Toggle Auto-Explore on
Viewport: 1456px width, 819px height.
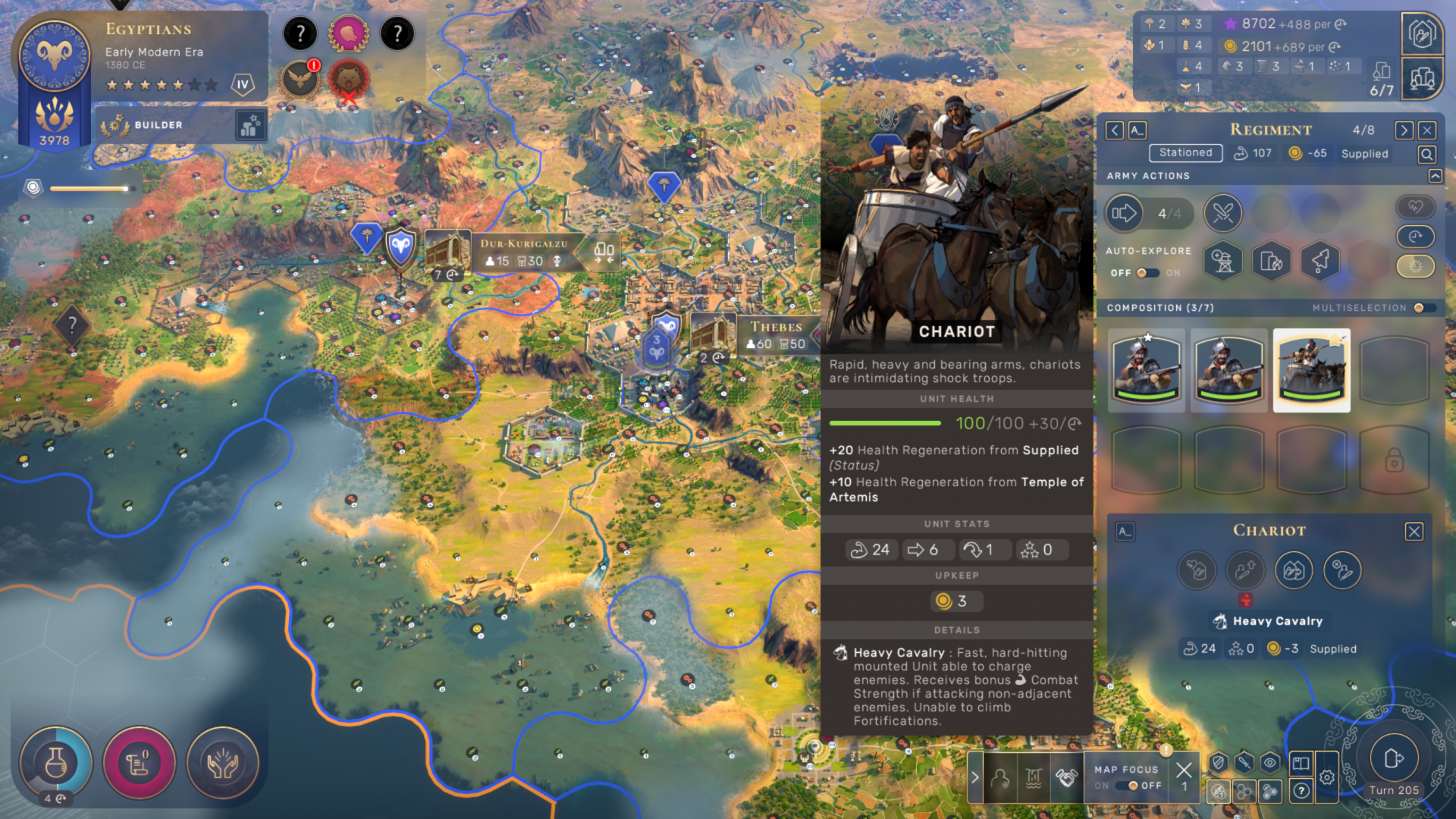(x=1147, y=273)
